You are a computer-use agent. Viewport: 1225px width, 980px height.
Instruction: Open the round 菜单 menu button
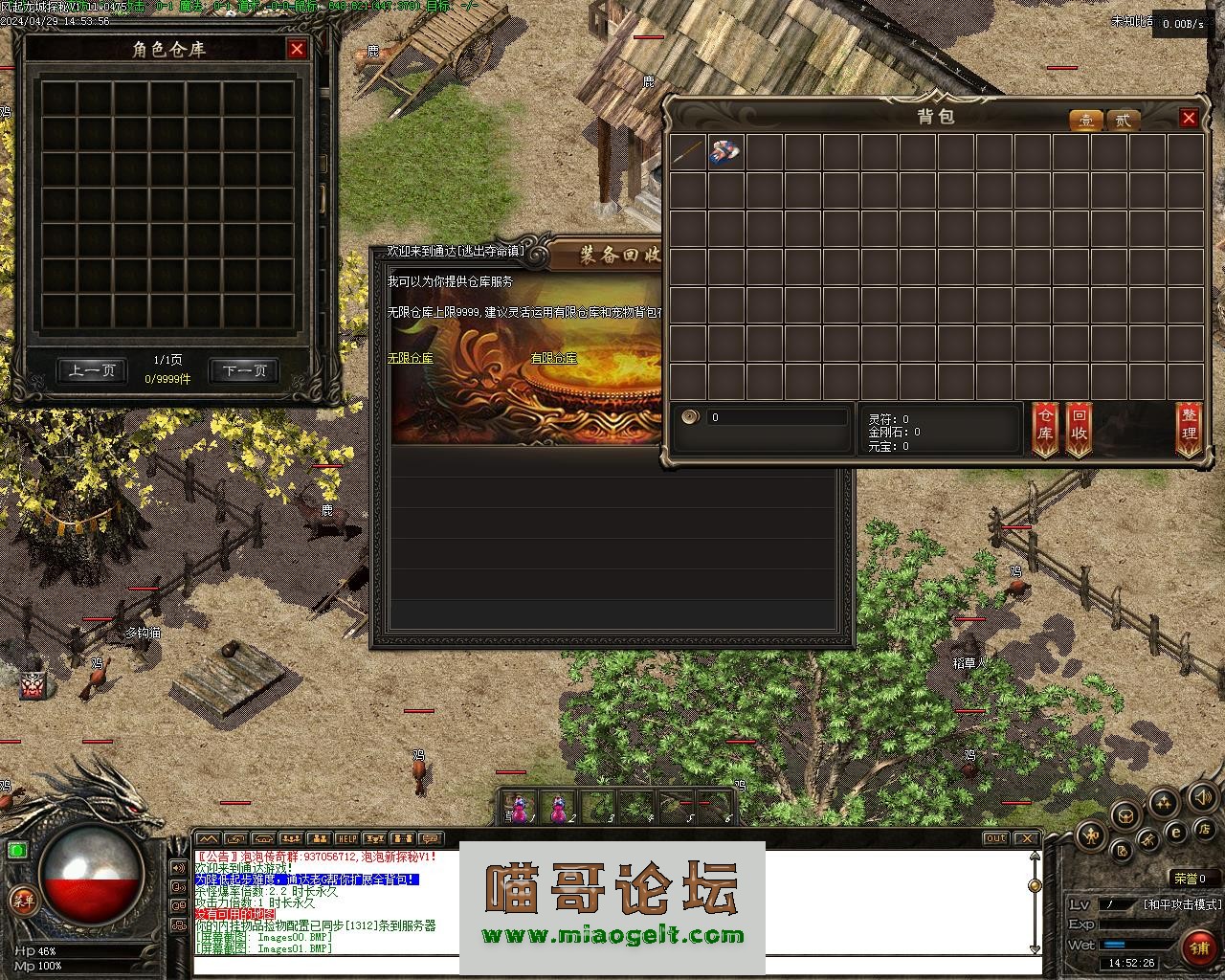pos(22,900)
